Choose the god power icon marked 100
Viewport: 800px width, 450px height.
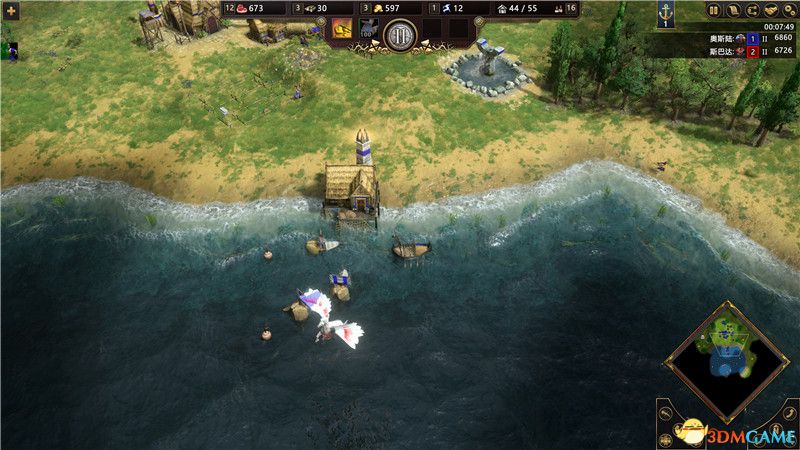pos(365,30)
